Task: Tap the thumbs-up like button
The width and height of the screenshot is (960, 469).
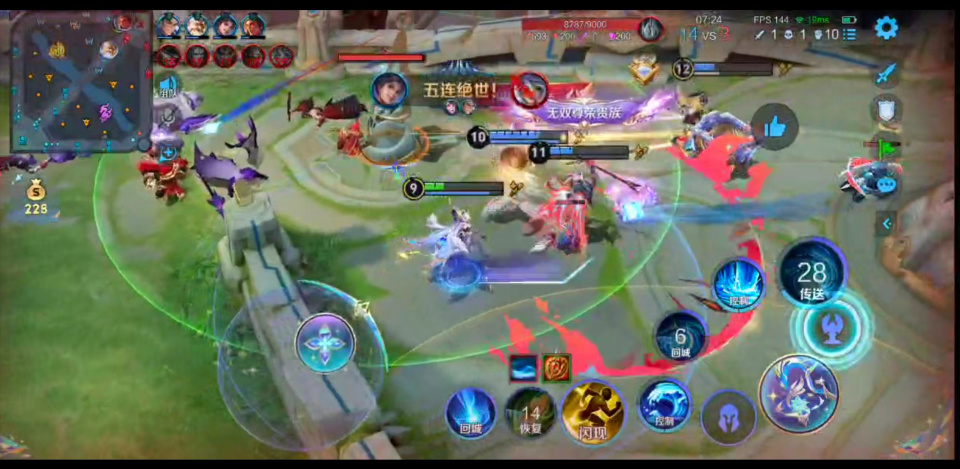Action: 774,126
